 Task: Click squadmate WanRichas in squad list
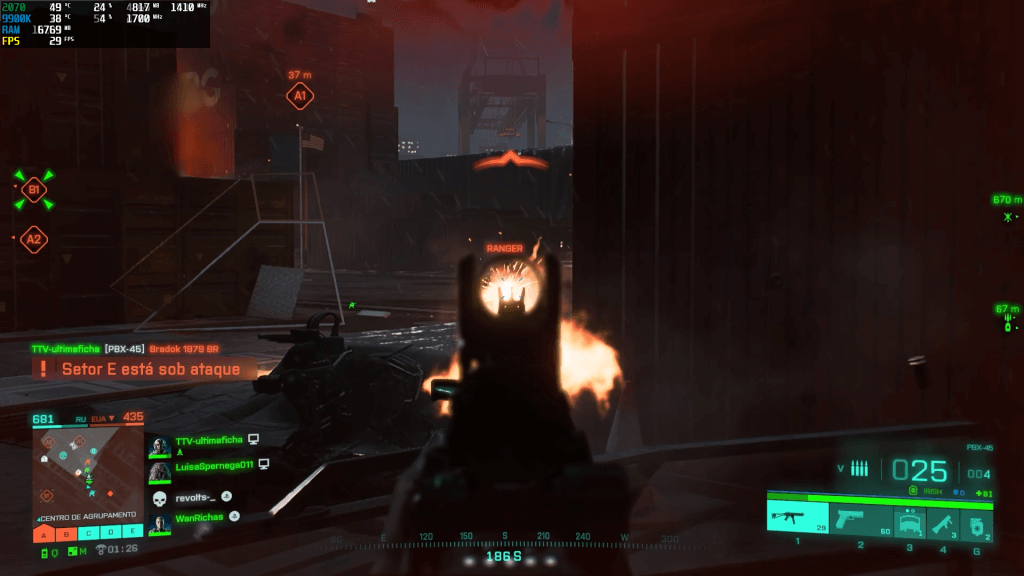[199, 517]
